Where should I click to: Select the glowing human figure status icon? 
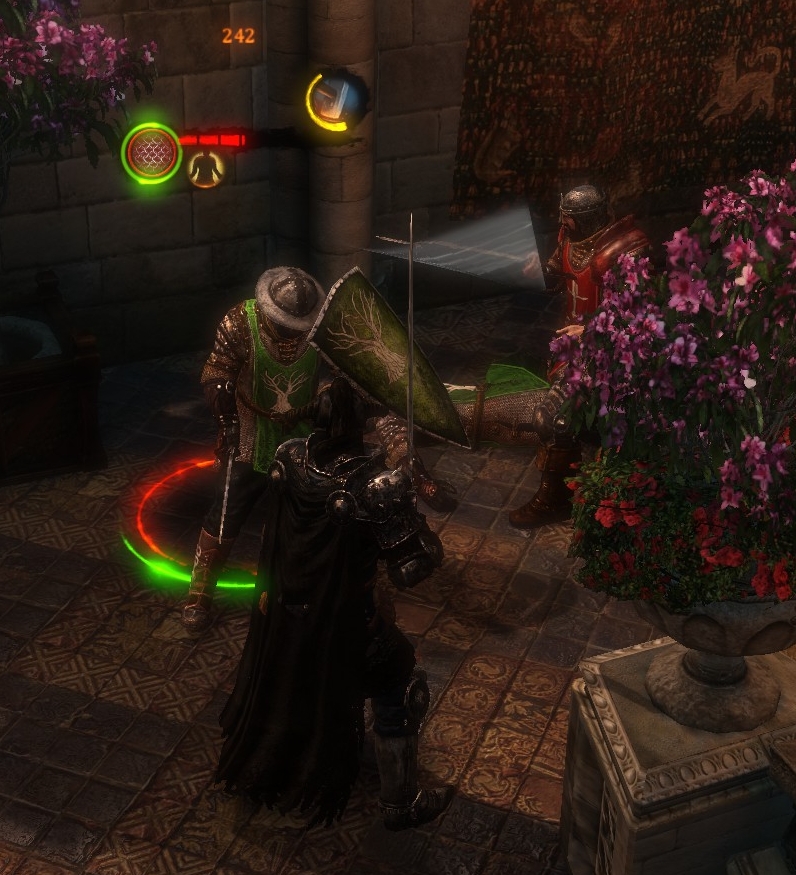[x=206, y=170]
